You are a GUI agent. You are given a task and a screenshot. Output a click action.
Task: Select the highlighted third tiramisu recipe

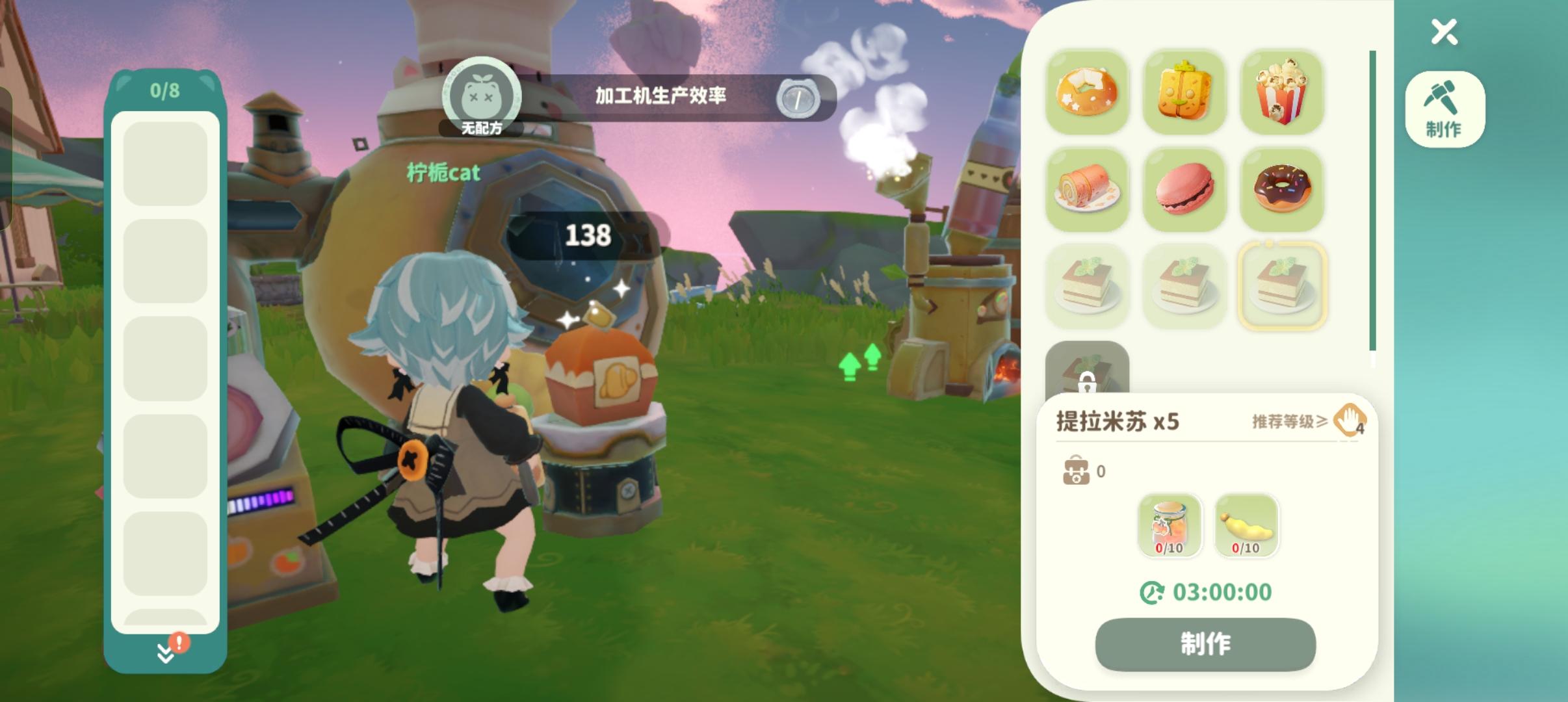(1283, 286)
